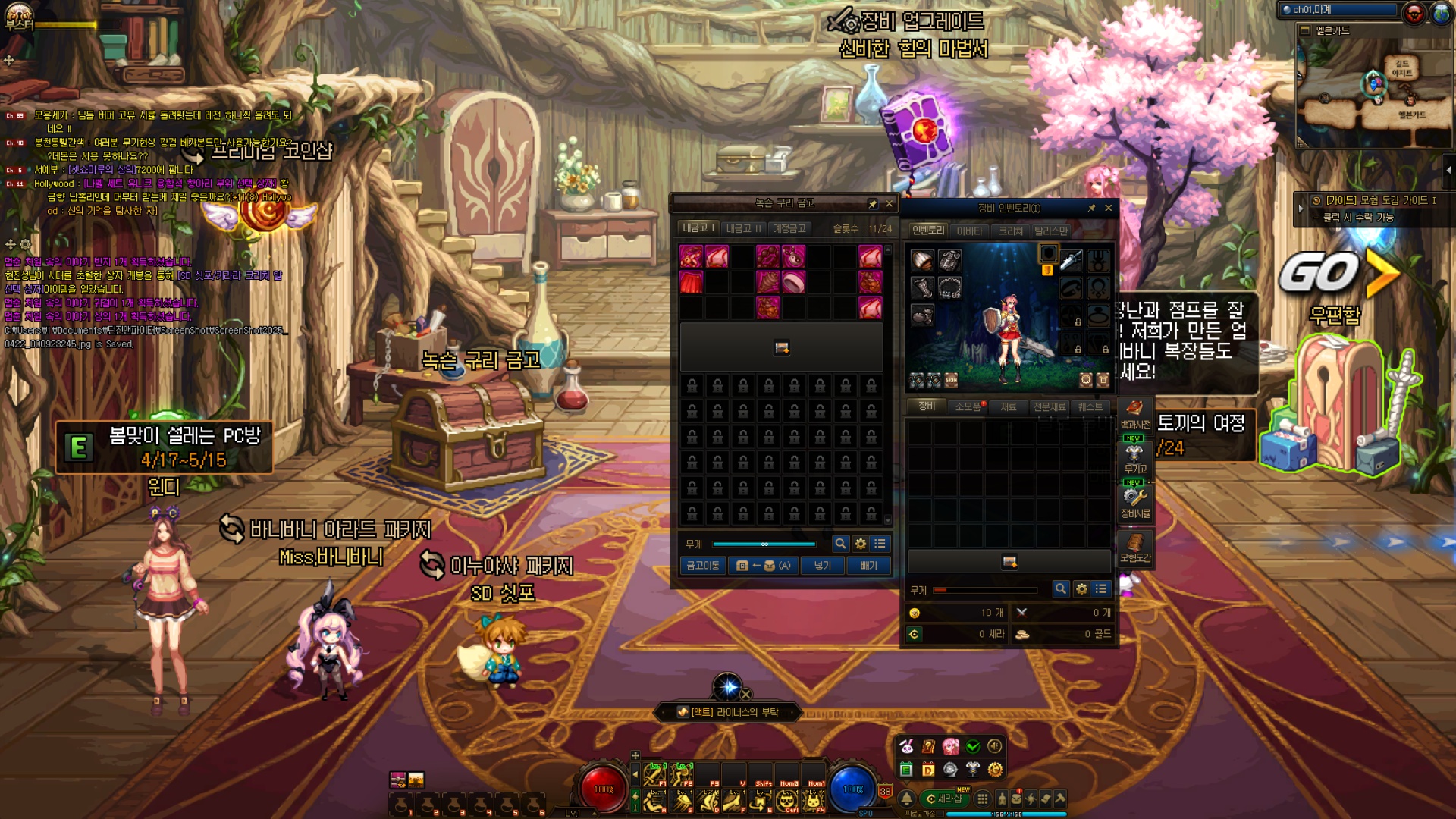
Task: Select the 아바타 tab in inventory
Action: 969,231
